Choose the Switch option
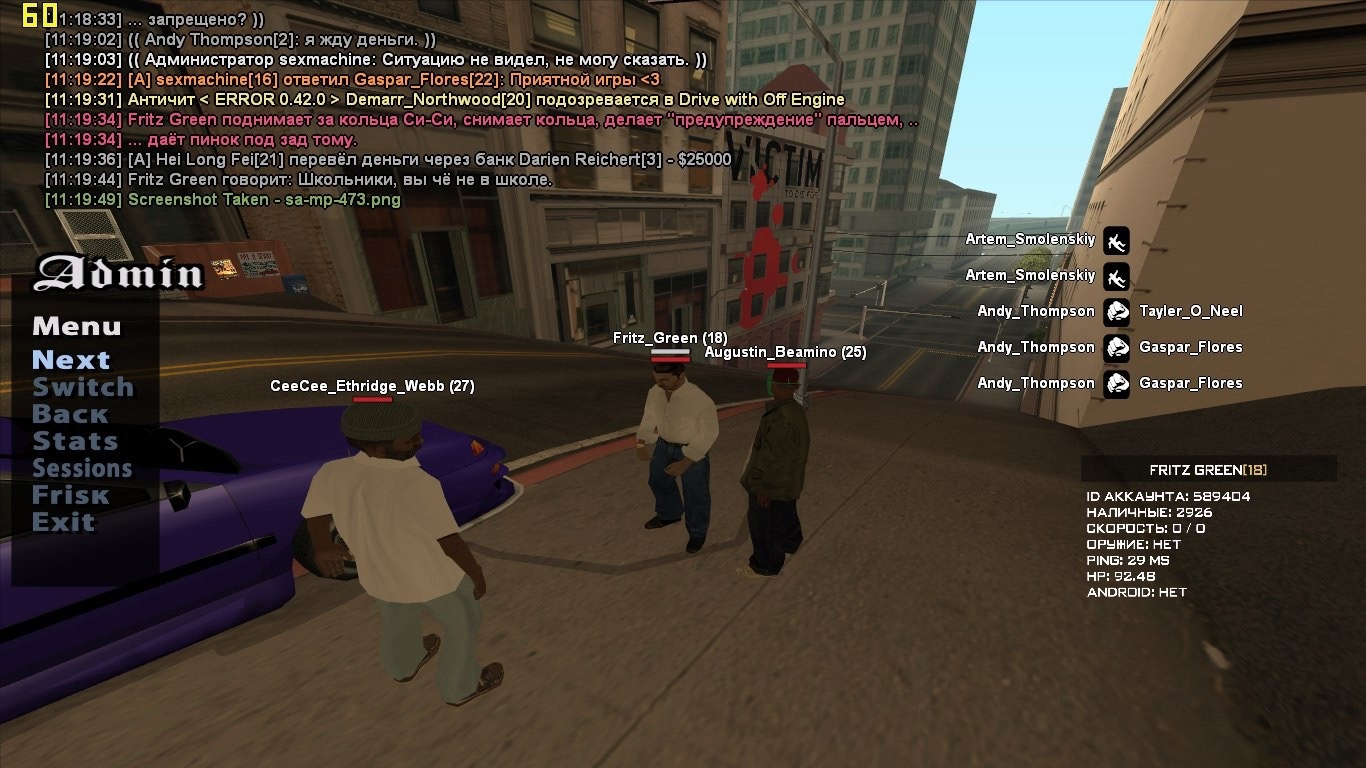 (83, 387)
